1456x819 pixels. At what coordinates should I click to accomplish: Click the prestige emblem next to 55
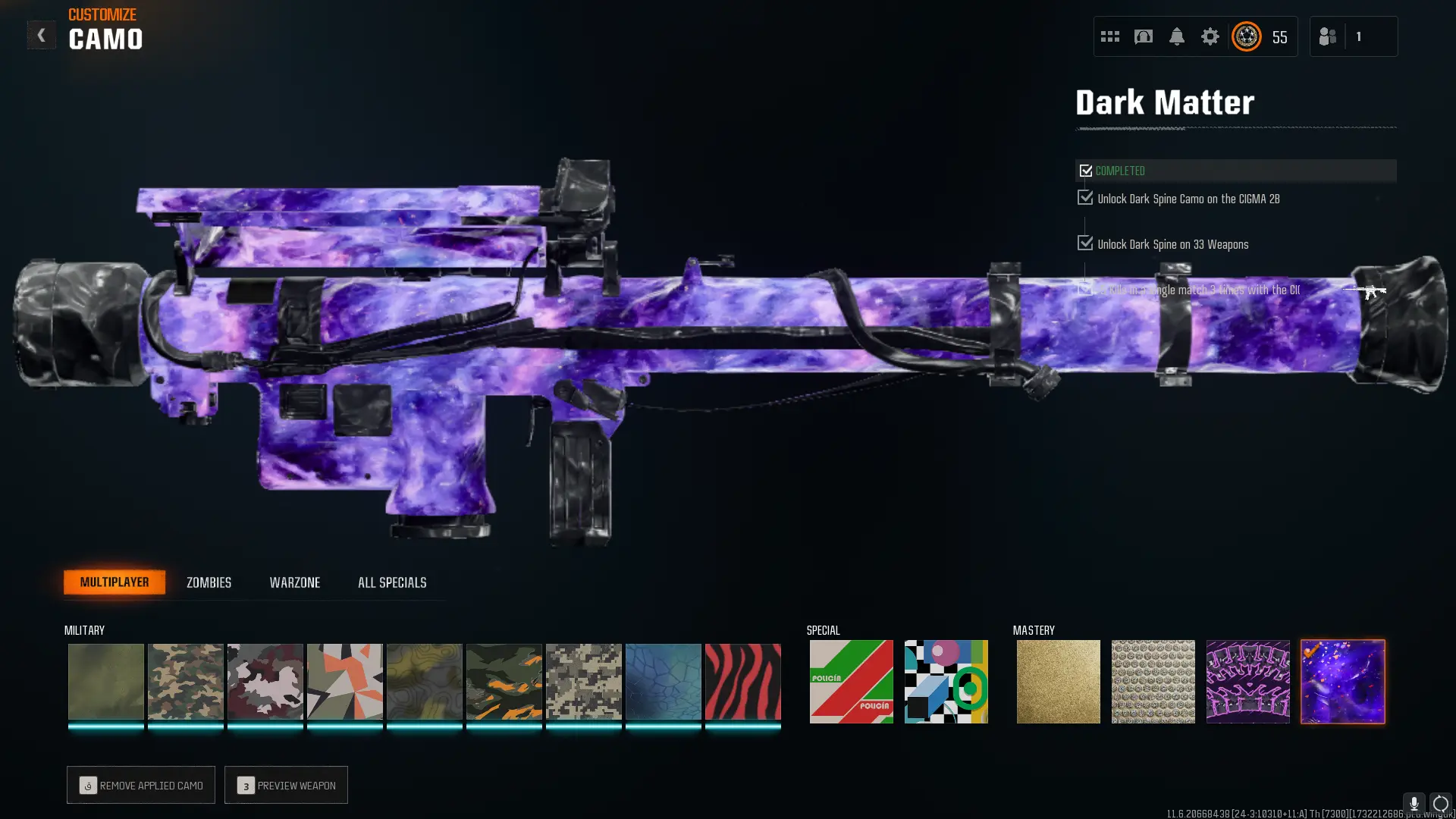(x=1246, y=36)
